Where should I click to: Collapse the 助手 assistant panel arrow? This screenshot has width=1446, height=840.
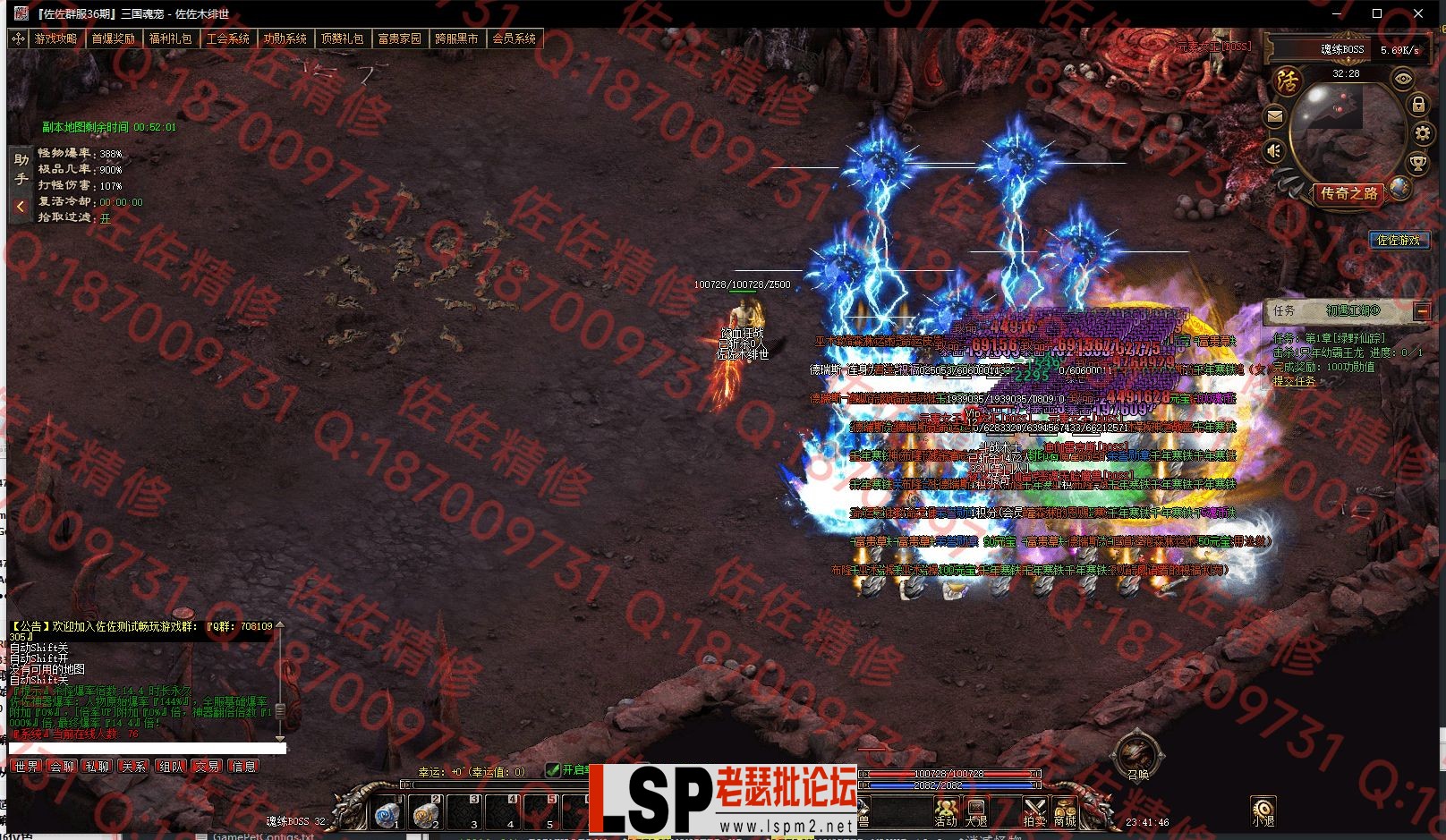pyautogui.click(x=20, y=207)
